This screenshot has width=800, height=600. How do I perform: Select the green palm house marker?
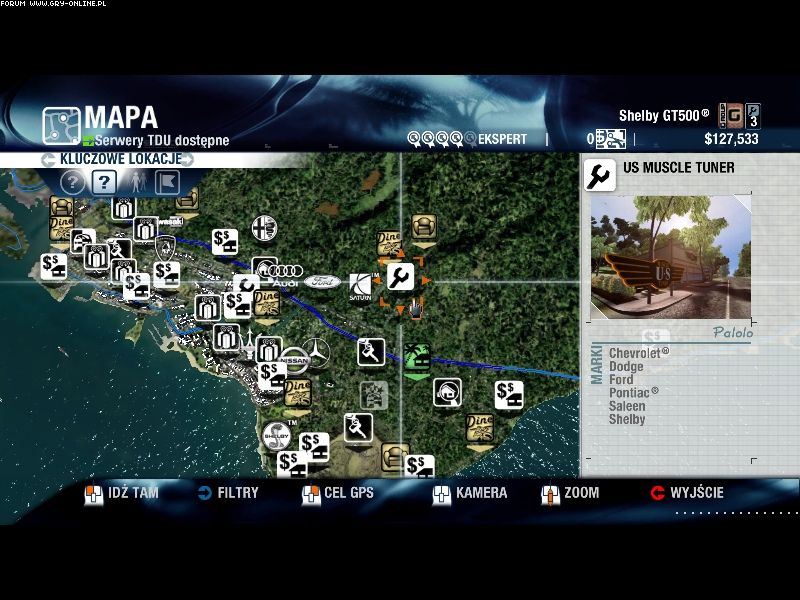(416, 358)
